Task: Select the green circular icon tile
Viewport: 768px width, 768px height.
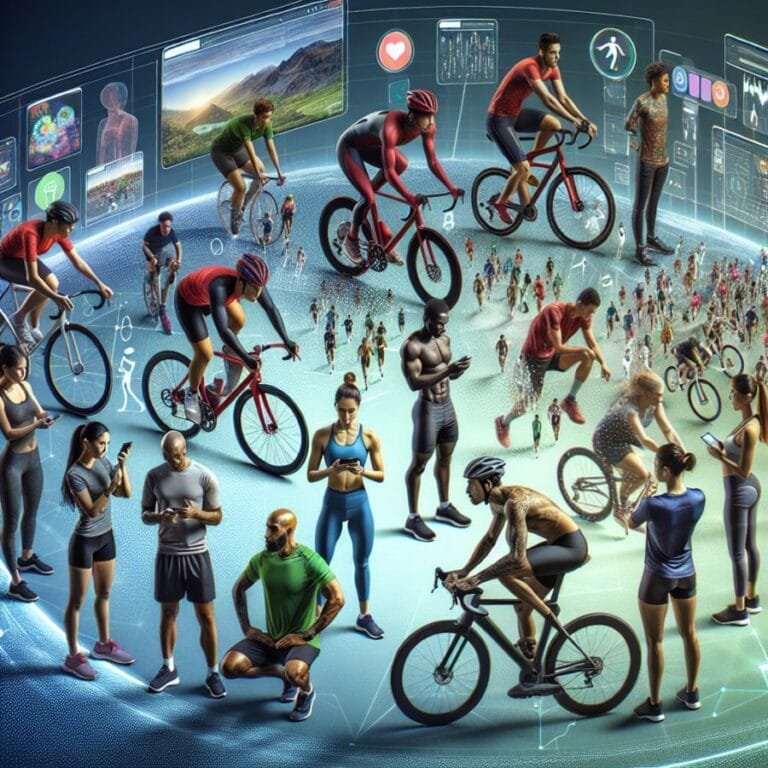Action: 48,190
